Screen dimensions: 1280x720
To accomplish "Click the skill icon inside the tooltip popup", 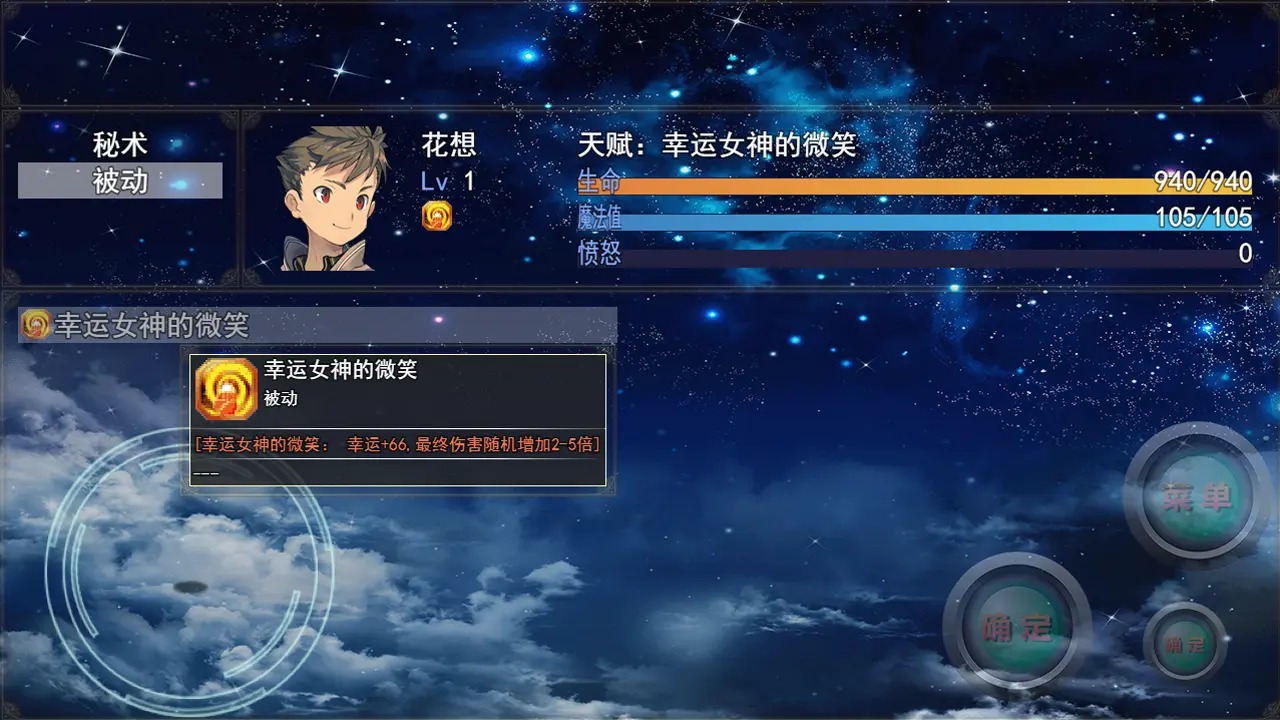I will [x=229, y=388].
